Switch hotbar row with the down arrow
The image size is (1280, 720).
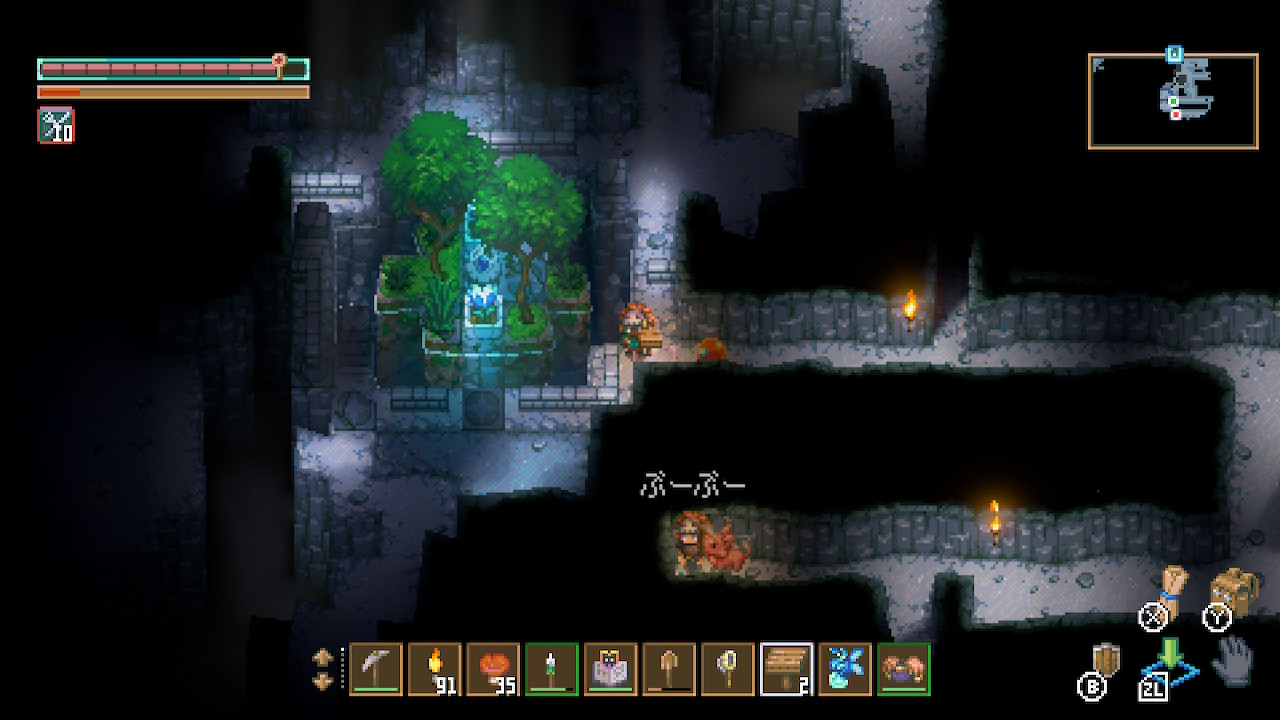click(x=323, y=680)
